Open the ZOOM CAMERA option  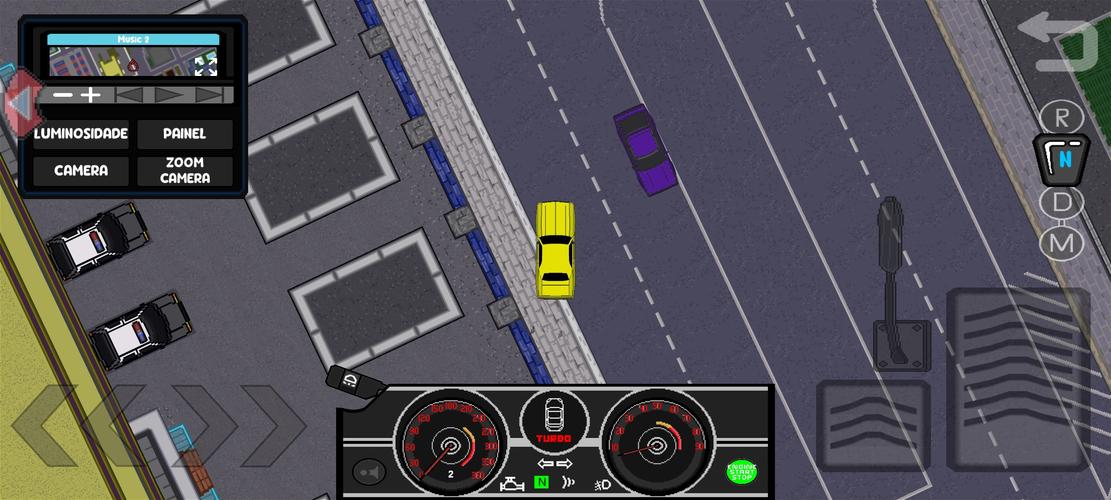coord(185,171)
